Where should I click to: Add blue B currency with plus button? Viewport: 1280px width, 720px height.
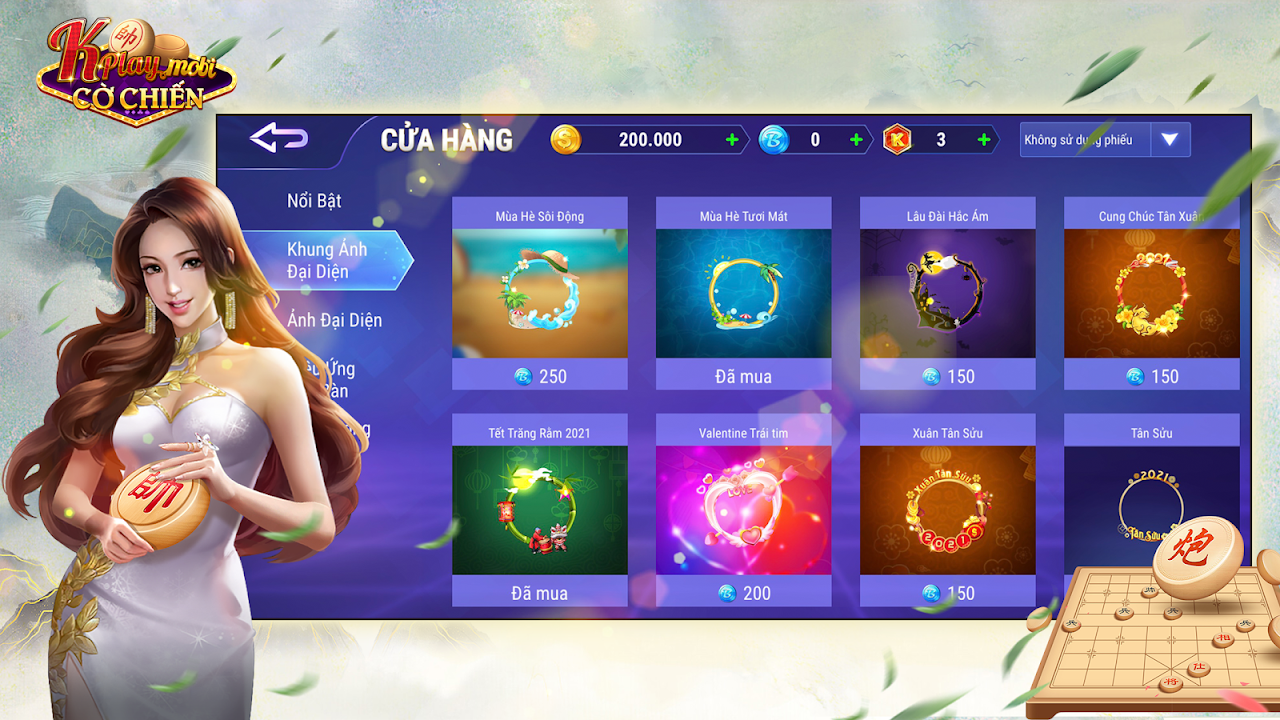tap(856, 140)
